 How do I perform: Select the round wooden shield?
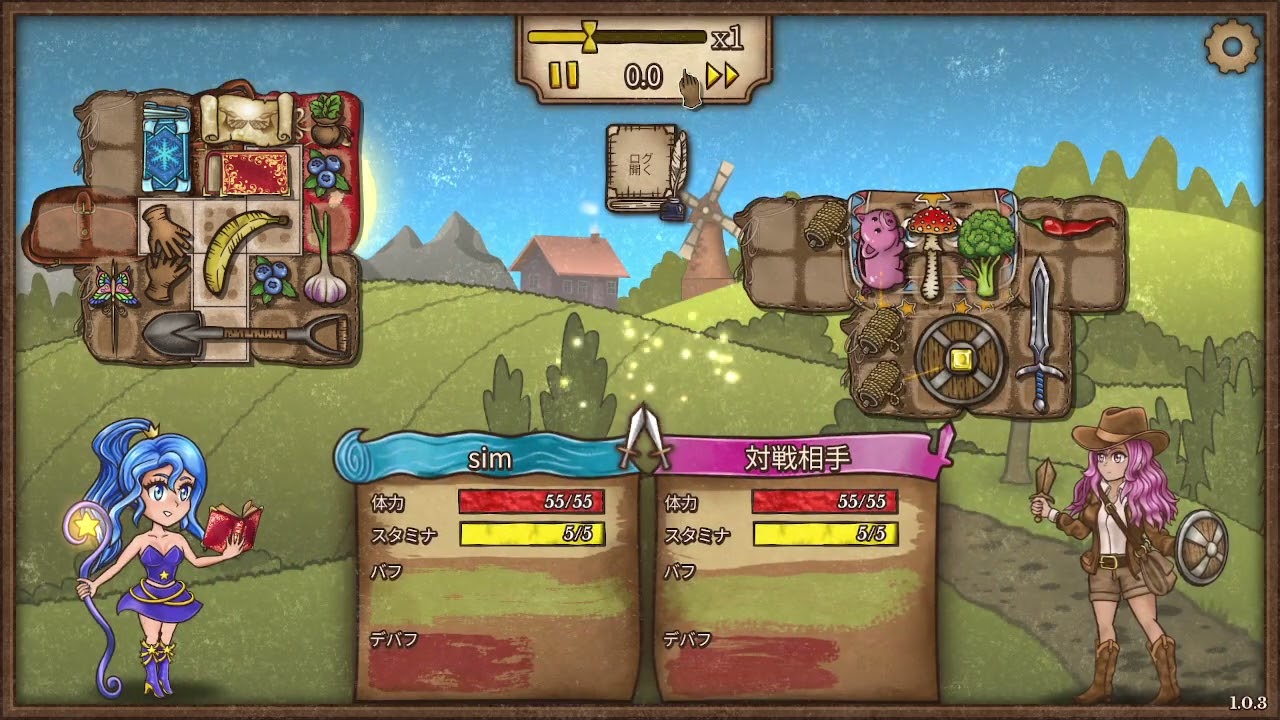(961, 359)
